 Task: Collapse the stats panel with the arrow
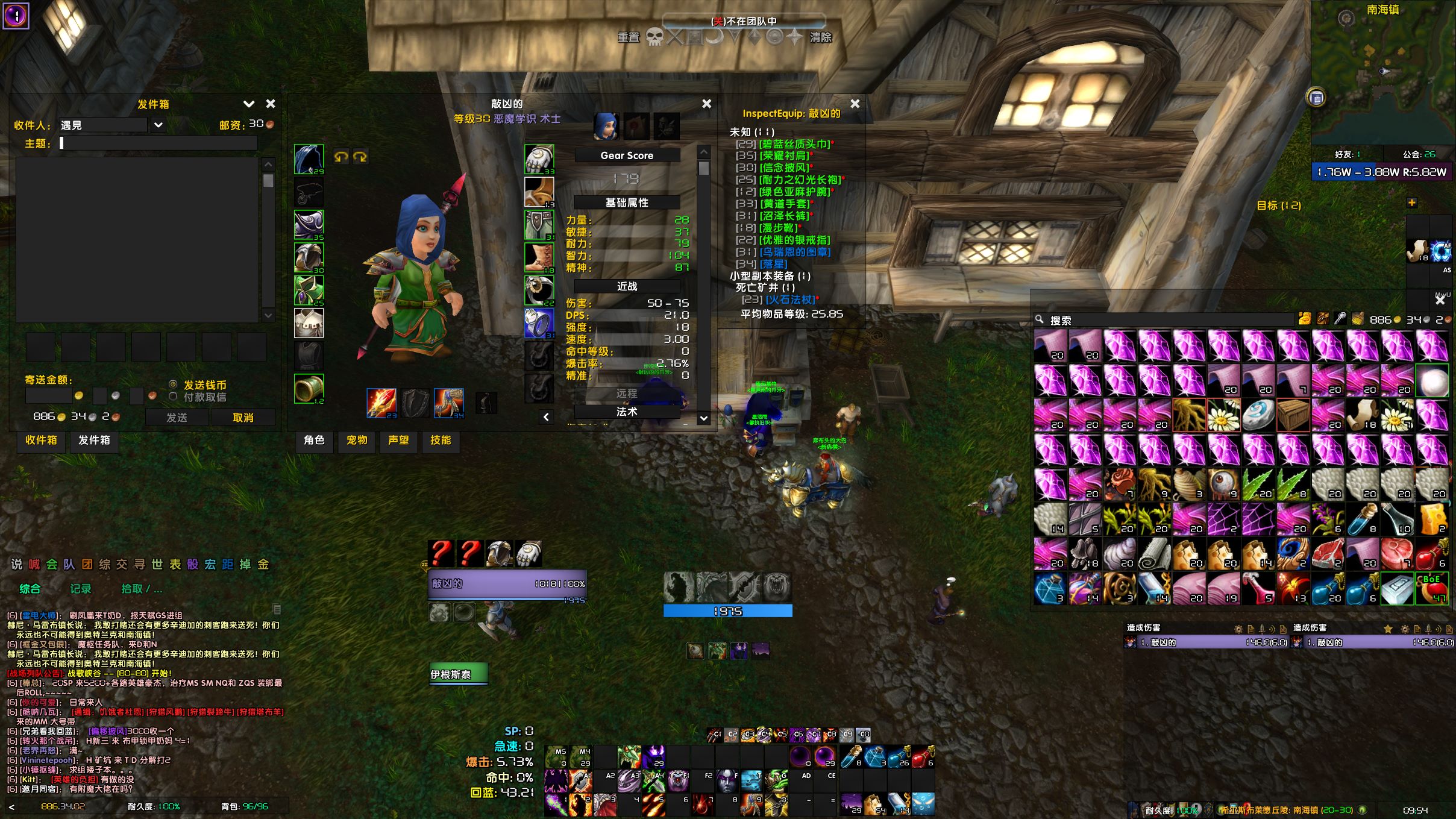(x=546, y=417)
